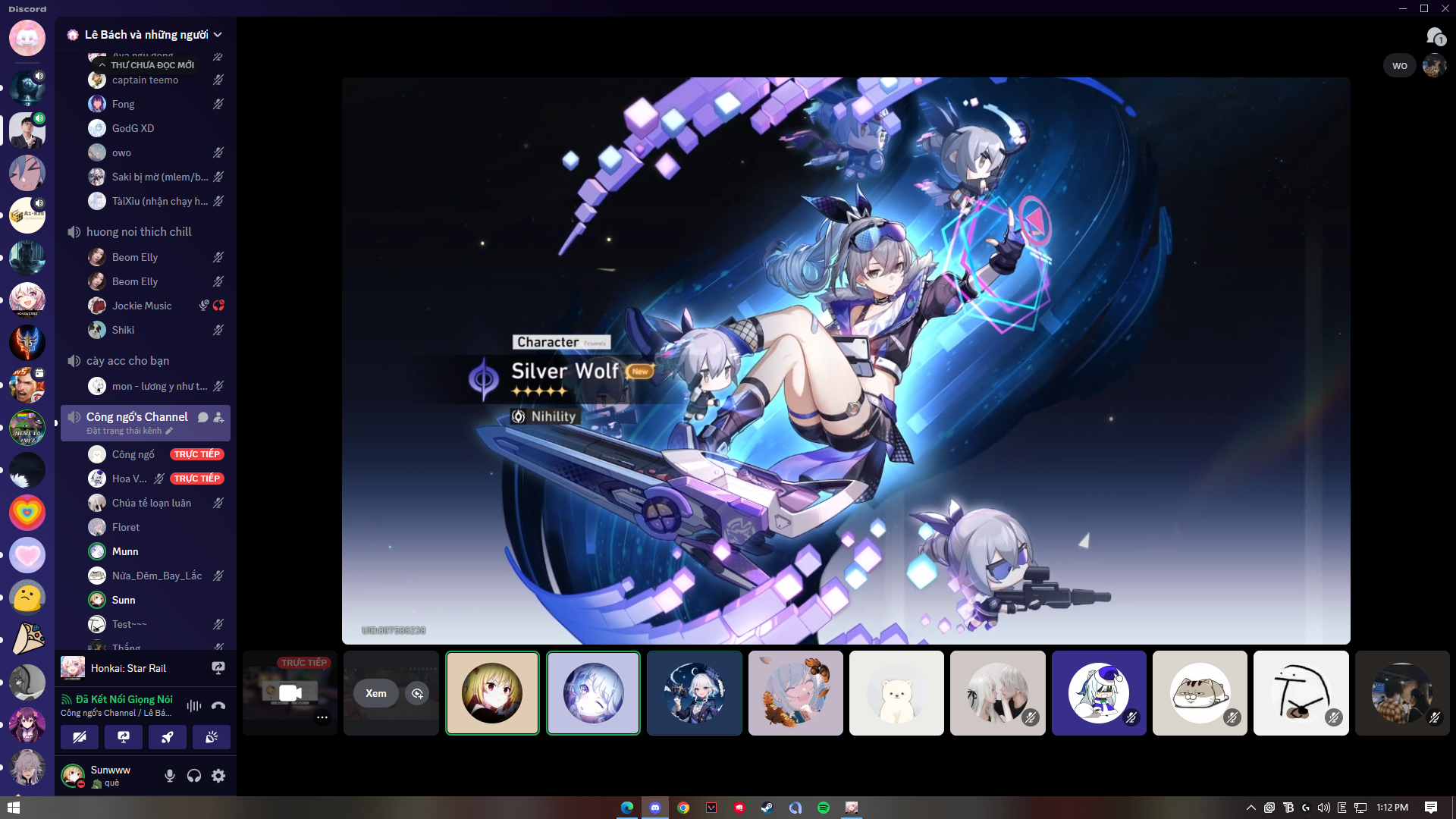
Task: Open overflow menu on the live stream tile
Action: pyautogui.click(x=322, y=717)
